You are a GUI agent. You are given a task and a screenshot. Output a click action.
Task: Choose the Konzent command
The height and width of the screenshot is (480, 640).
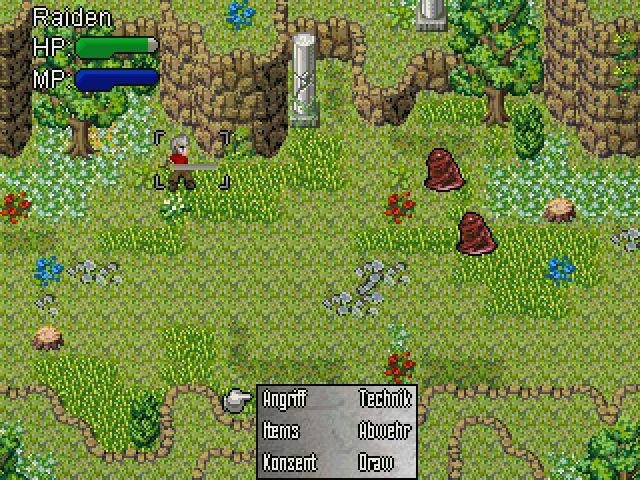289,463
